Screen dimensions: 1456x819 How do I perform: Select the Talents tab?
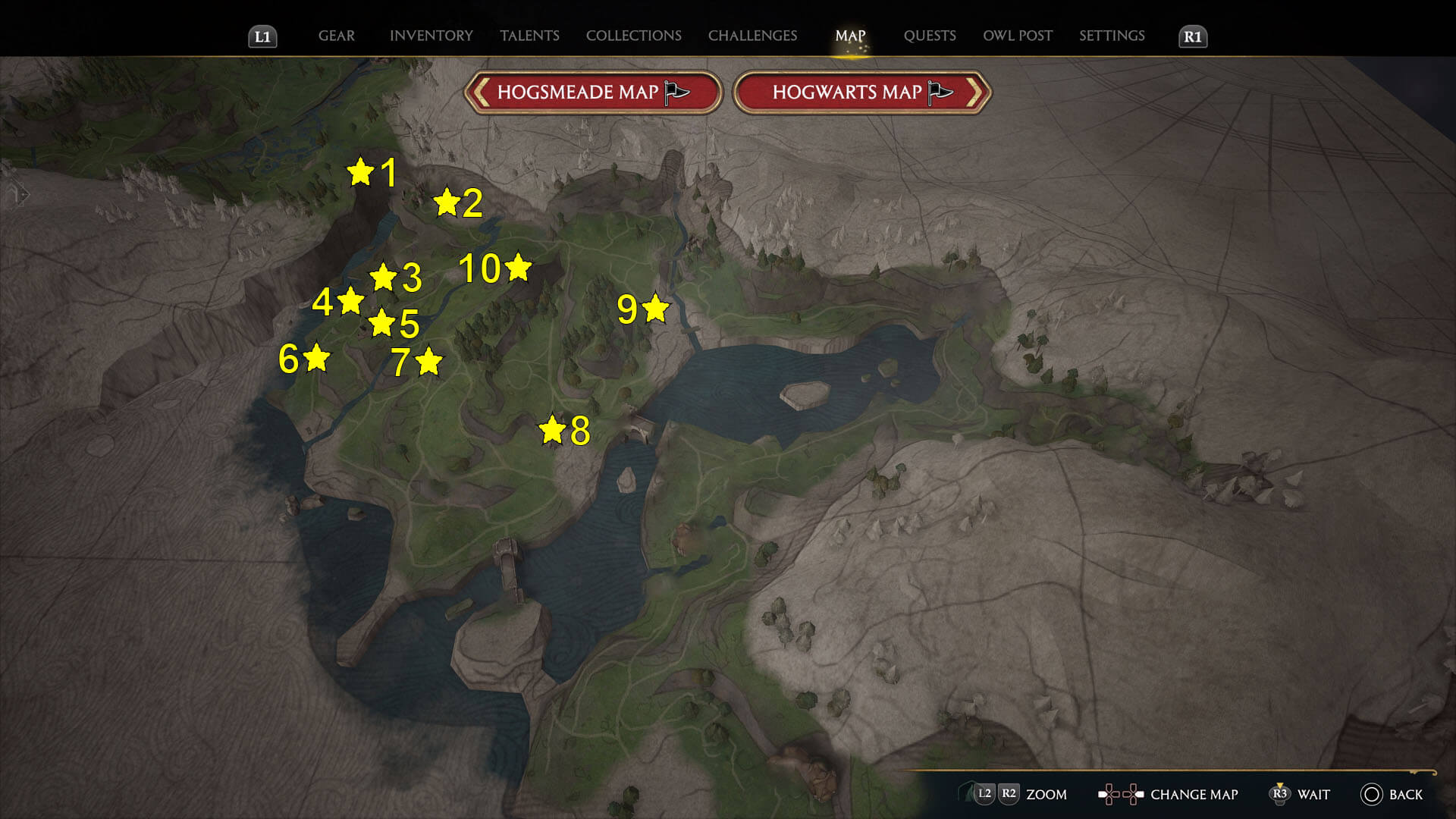point(529,36)
